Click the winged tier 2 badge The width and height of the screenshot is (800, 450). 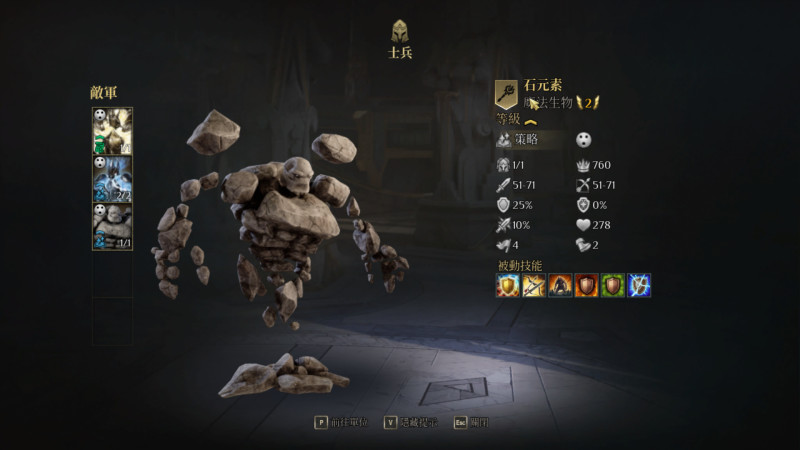coord(589,102)
